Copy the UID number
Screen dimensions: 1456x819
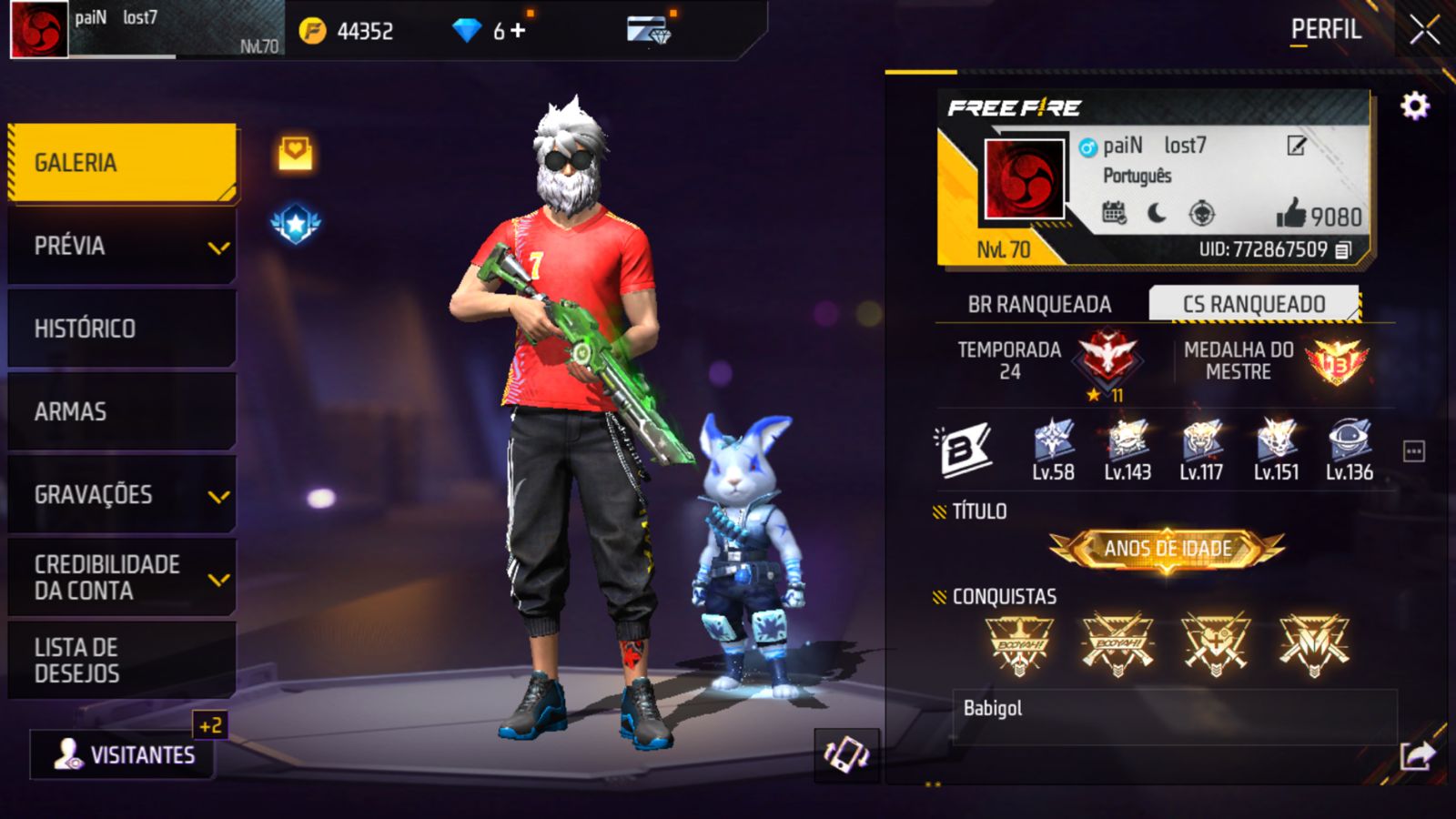tap(1343, 249)
